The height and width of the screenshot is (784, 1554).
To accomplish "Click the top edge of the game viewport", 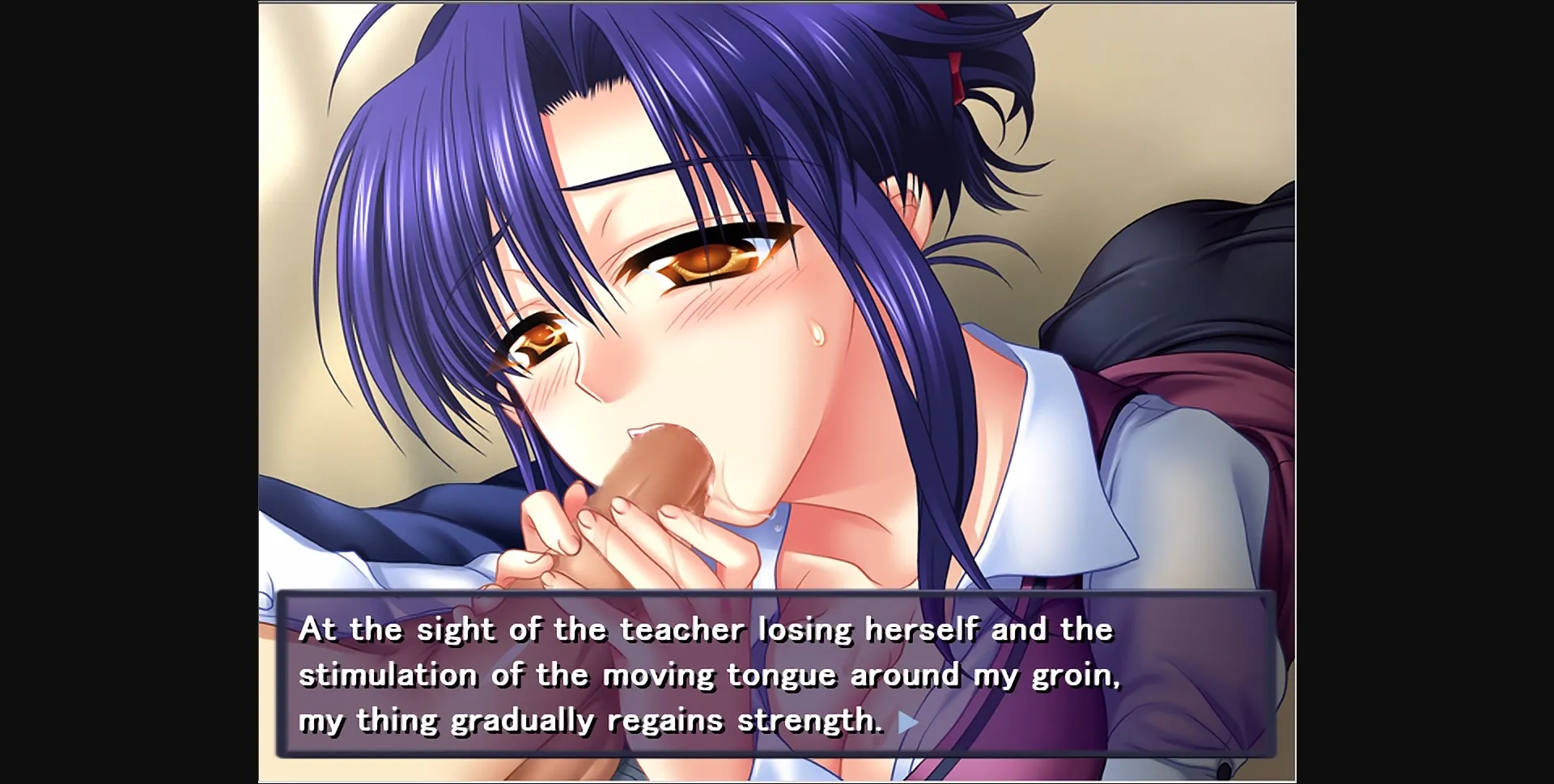I will pos(777,3).
